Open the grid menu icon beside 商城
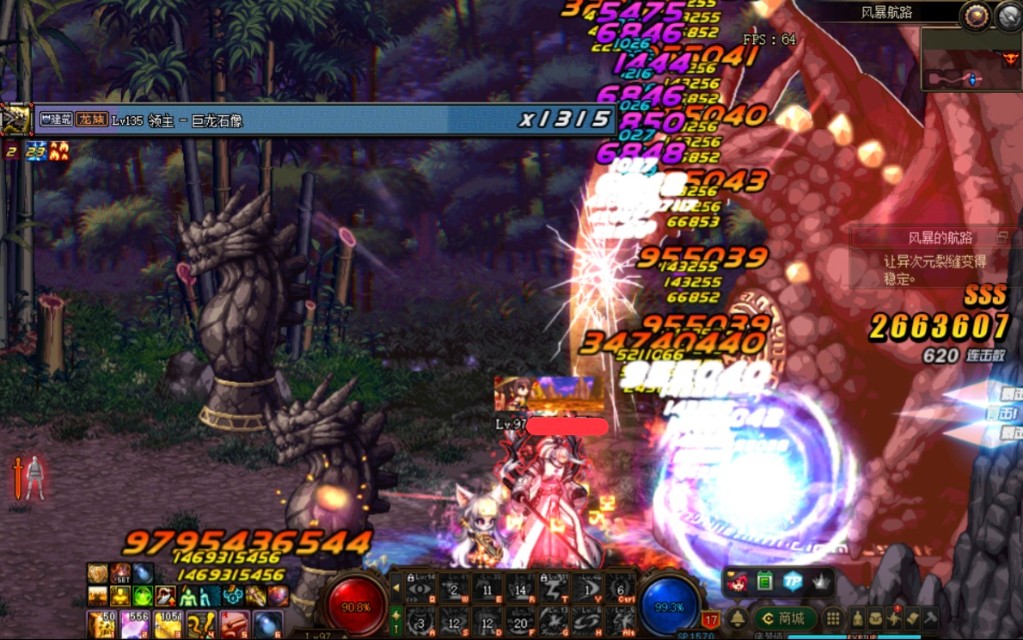 point(832,619)
